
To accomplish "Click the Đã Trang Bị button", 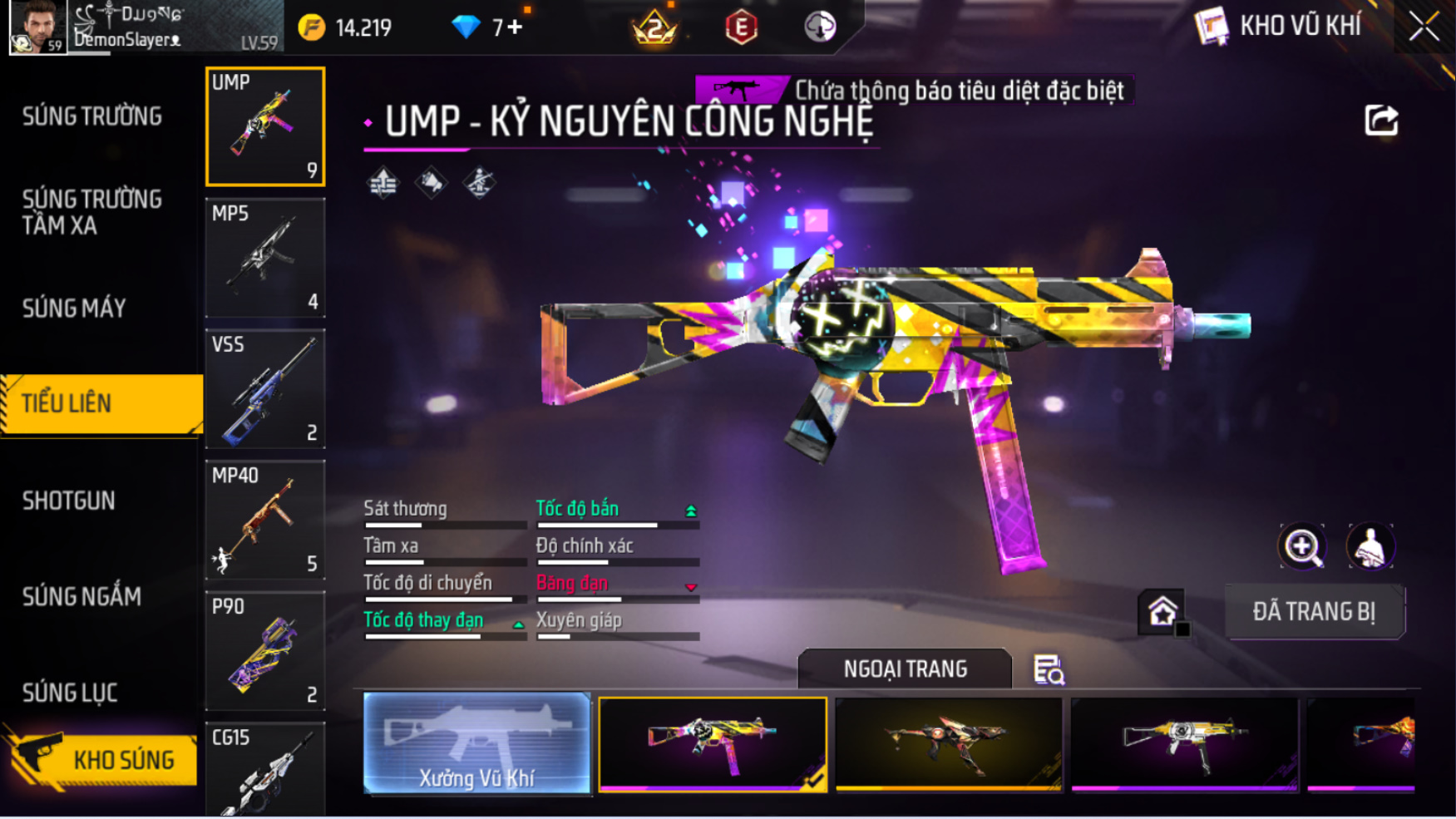I will (1314, 612).
